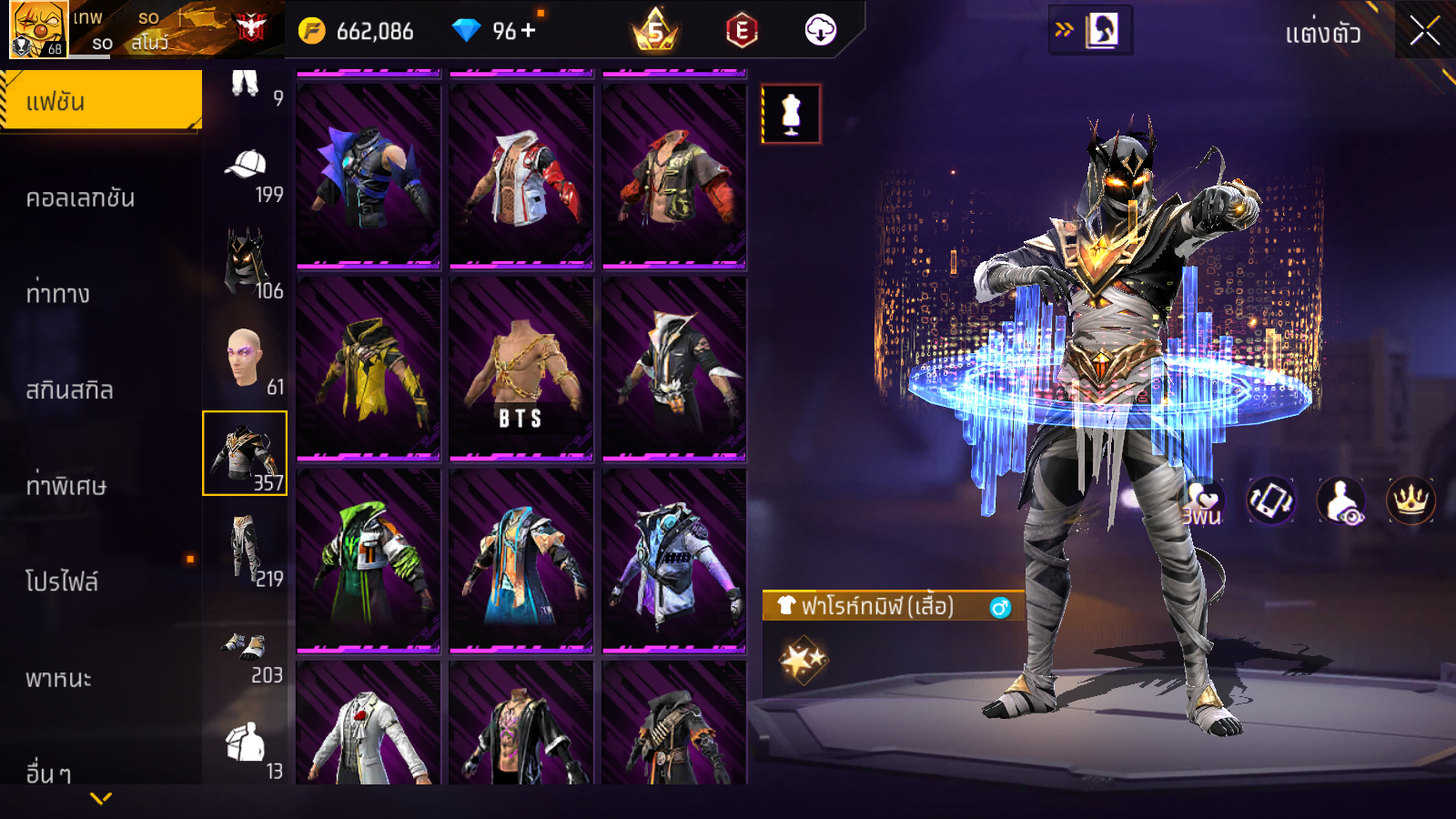This screenshot has width=1456, height=819.
Task: Choose the mask category showing 106 items
Action: tap(246, 264)
